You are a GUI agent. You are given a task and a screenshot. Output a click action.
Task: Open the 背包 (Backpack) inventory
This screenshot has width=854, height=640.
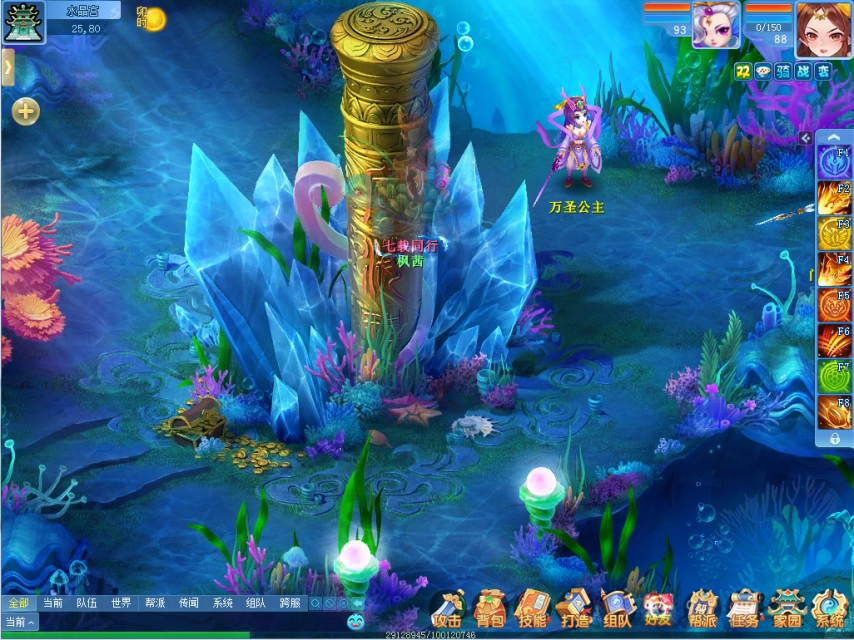pyautogui.click(x=490, y=608)
